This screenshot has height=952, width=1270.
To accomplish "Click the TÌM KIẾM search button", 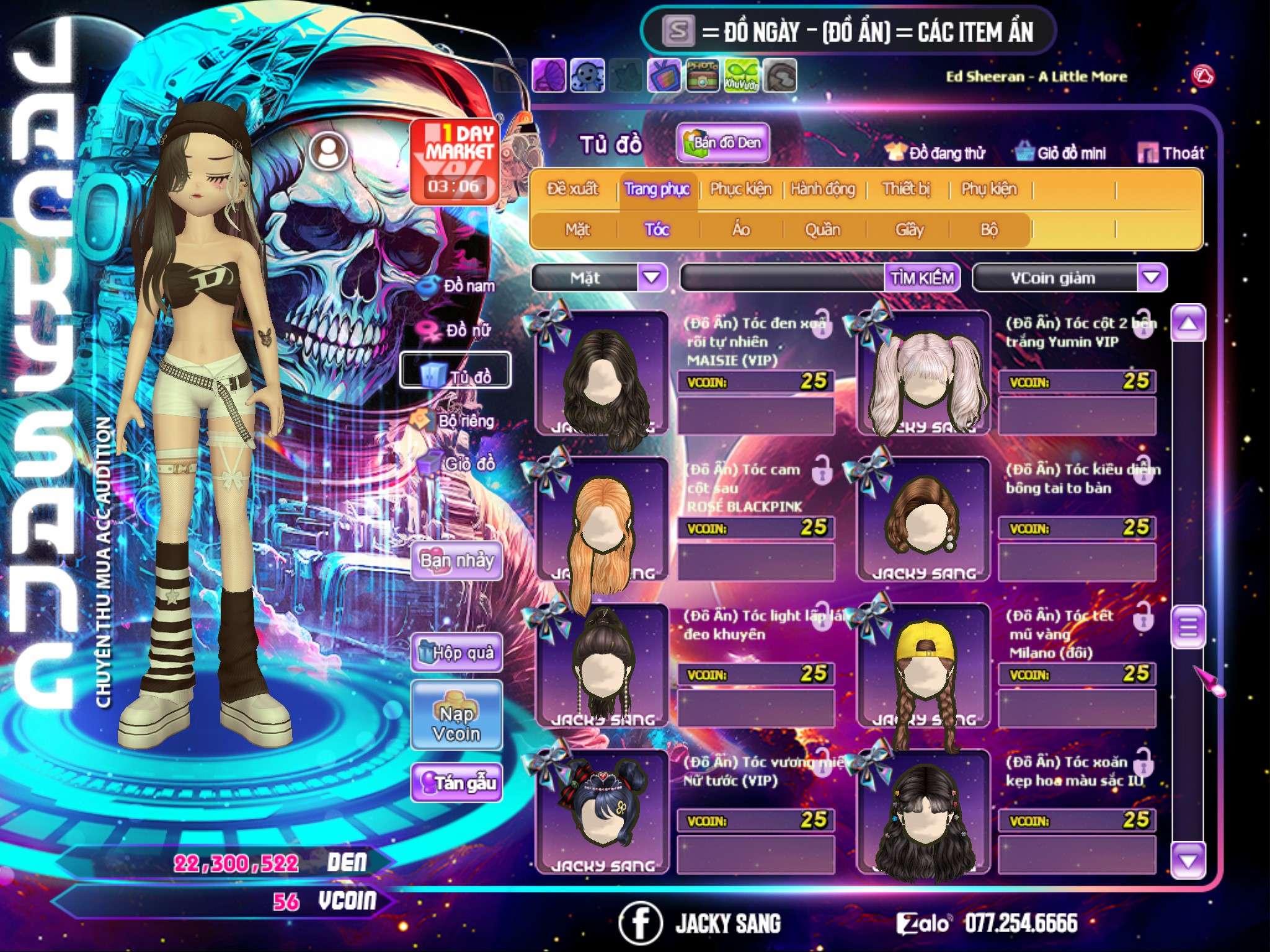I will click(922, 278).
